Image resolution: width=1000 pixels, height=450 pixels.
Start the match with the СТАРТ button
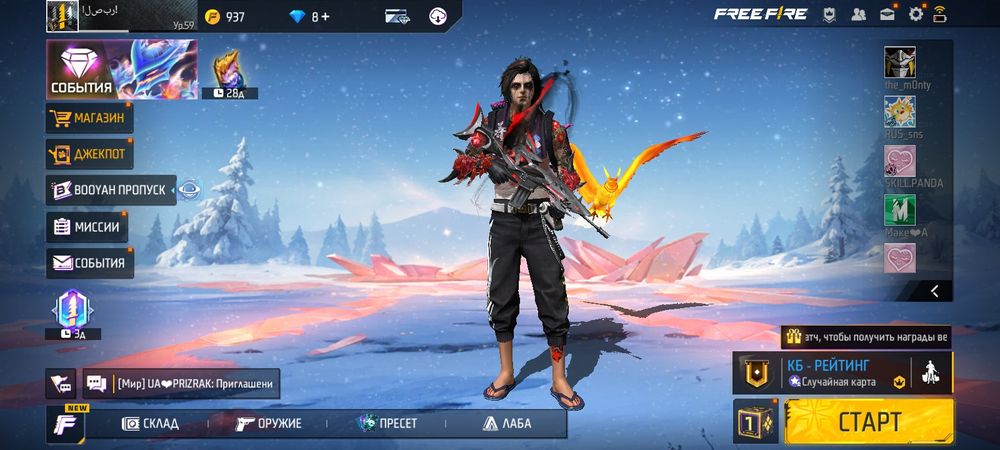tap(869, 421)
